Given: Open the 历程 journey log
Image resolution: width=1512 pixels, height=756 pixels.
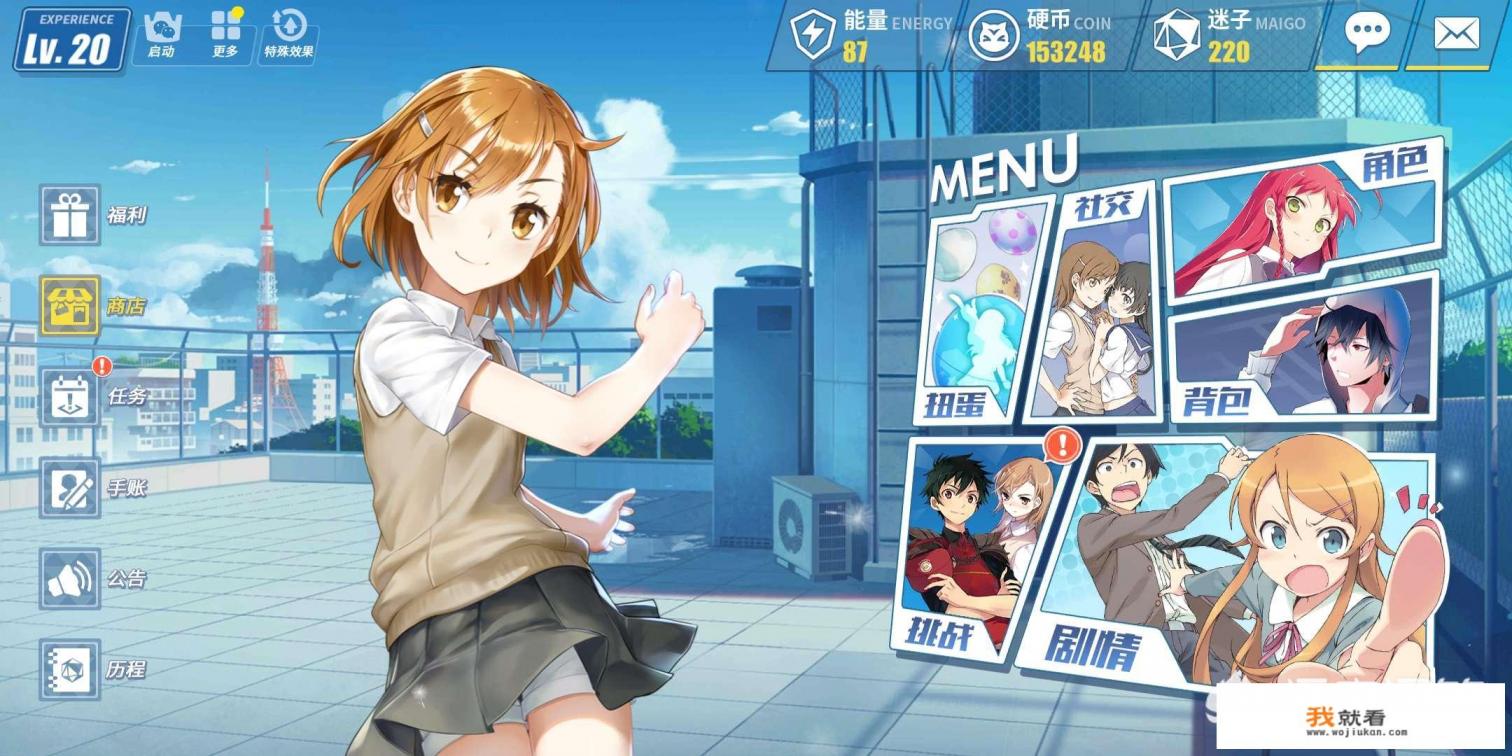Looking at the screenshot, I should pyautogui.click(x=70, y=669).
